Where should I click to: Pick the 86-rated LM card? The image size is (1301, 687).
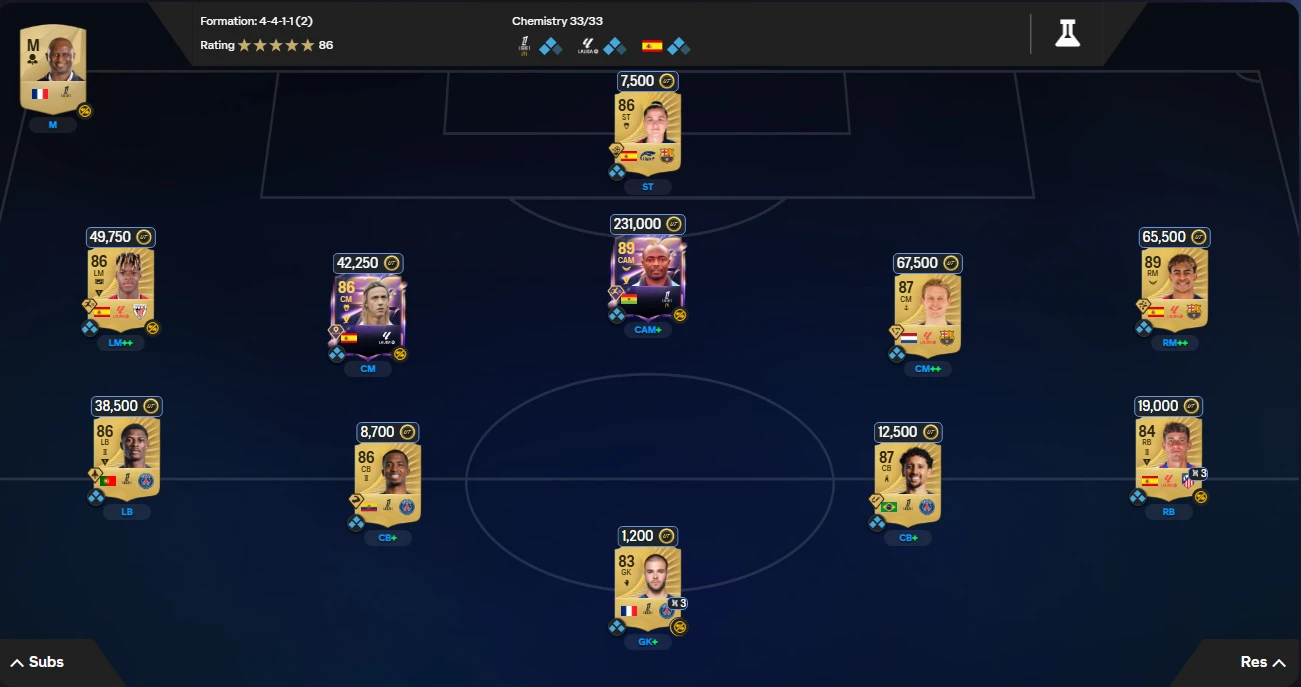(121, 290)
